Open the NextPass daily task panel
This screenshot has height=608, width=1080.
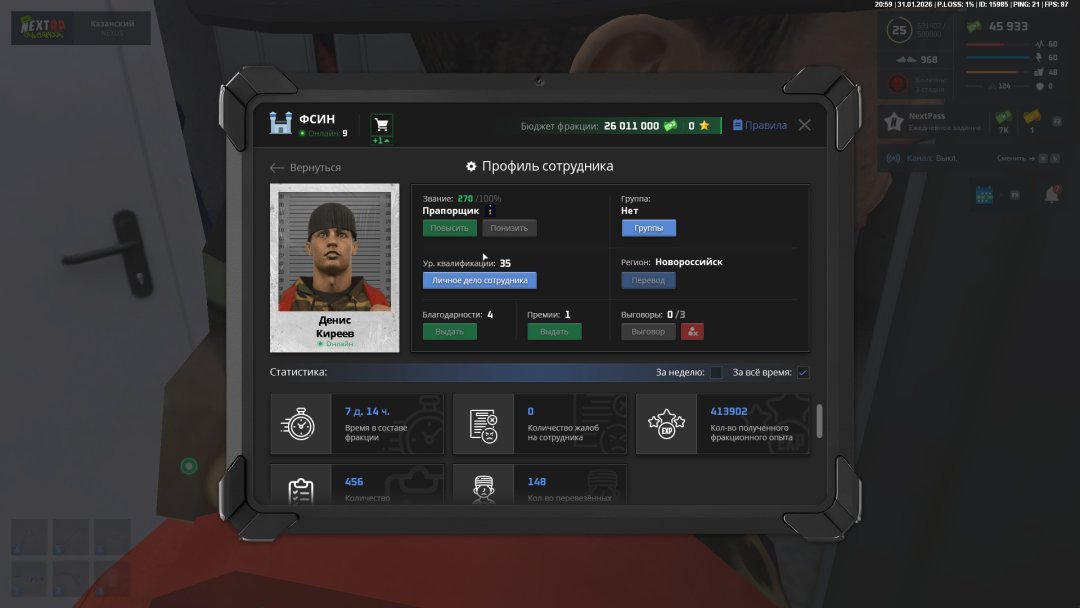pyautogui.click(x=930, y=123)
